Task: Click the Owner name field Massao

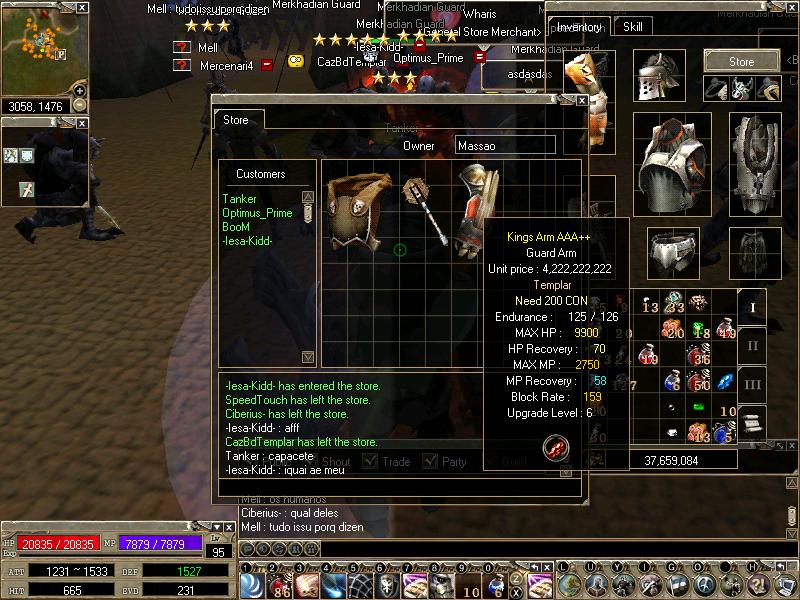Action: pos(505,146)
